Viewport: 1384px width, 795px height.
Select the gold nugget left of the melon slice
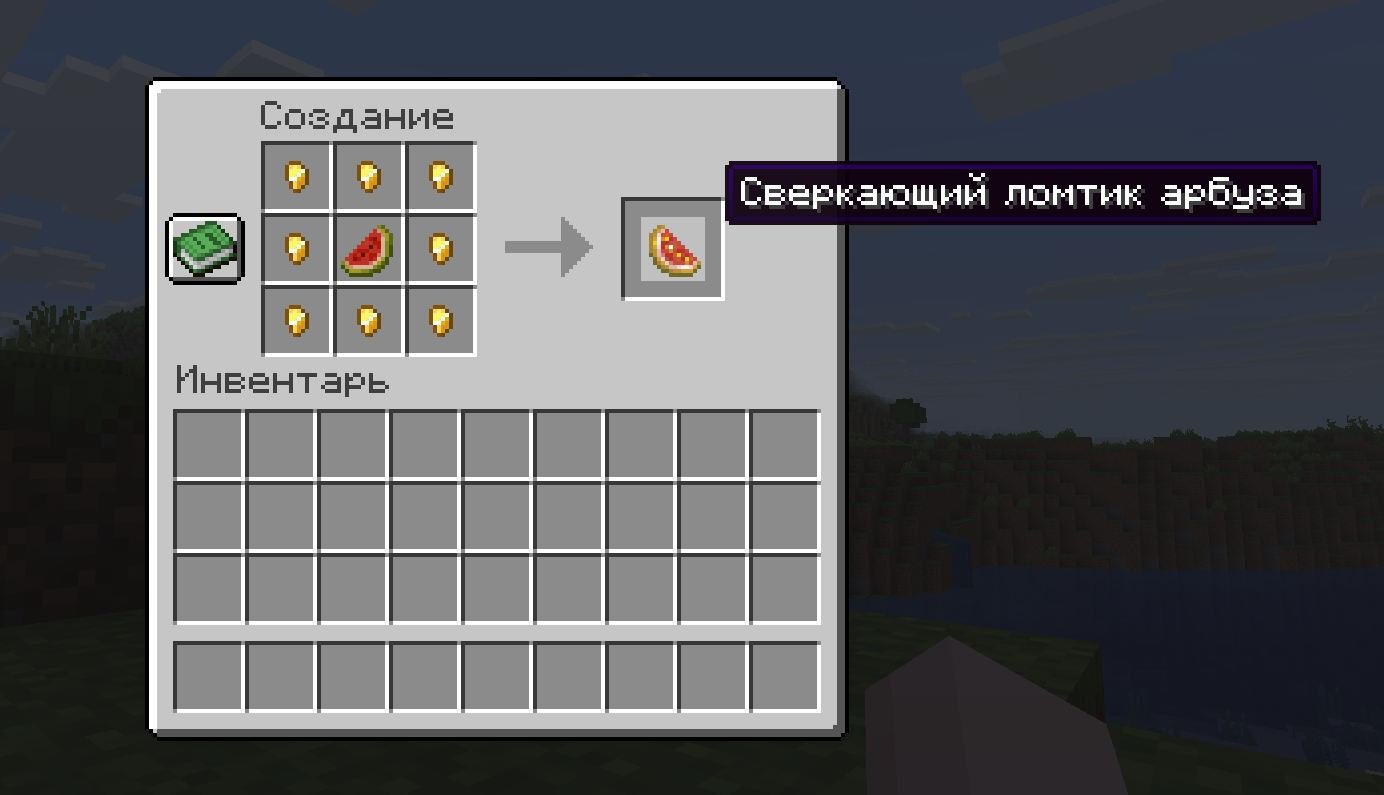click(295, 248)
